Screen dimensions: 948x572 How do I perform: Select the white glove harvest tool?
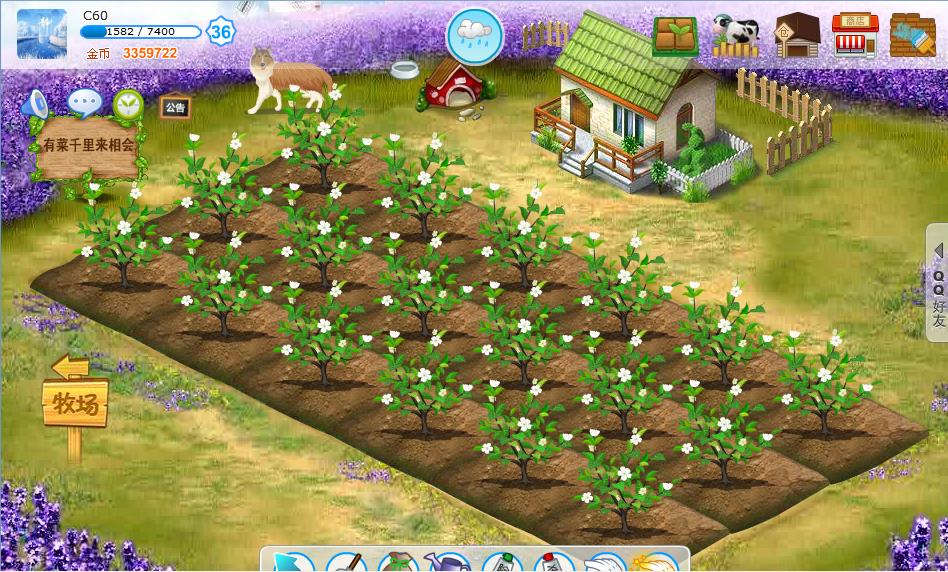tap(606, 562)
